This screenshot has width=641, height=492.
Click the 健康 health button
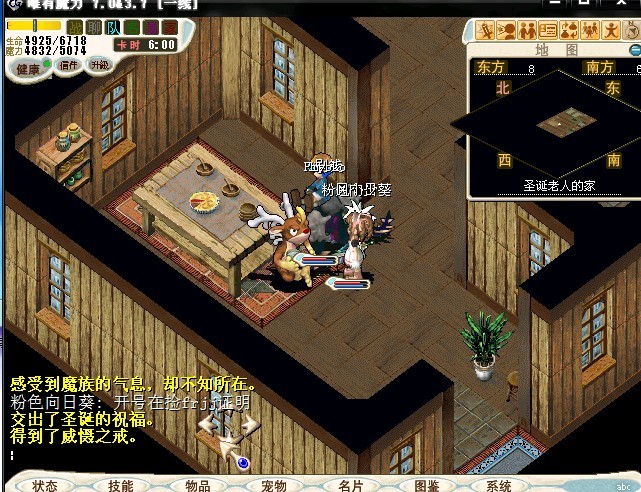(x=27, y=68)
